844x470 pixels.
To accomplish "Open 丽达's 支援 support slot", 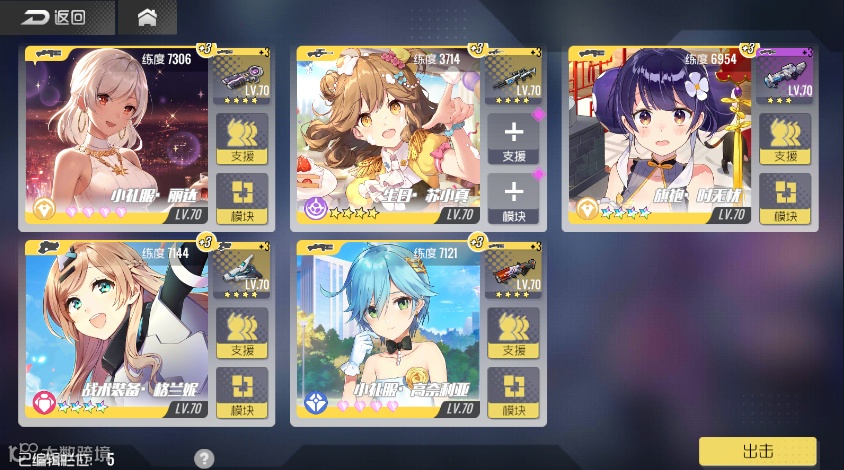I will pos(242,138).
